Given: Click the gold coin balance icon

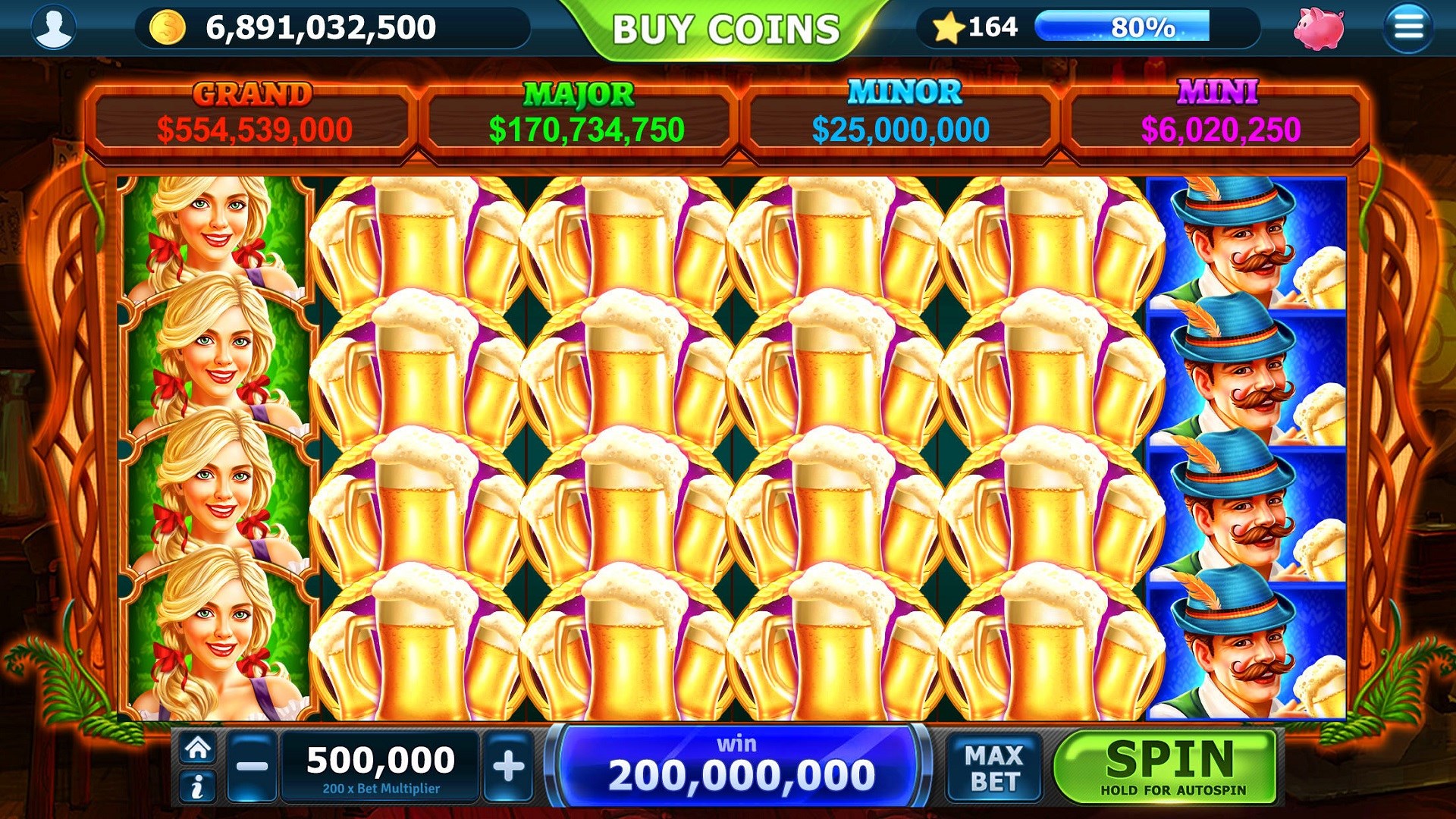Looking at the screenshot, I should click(168, 28).
